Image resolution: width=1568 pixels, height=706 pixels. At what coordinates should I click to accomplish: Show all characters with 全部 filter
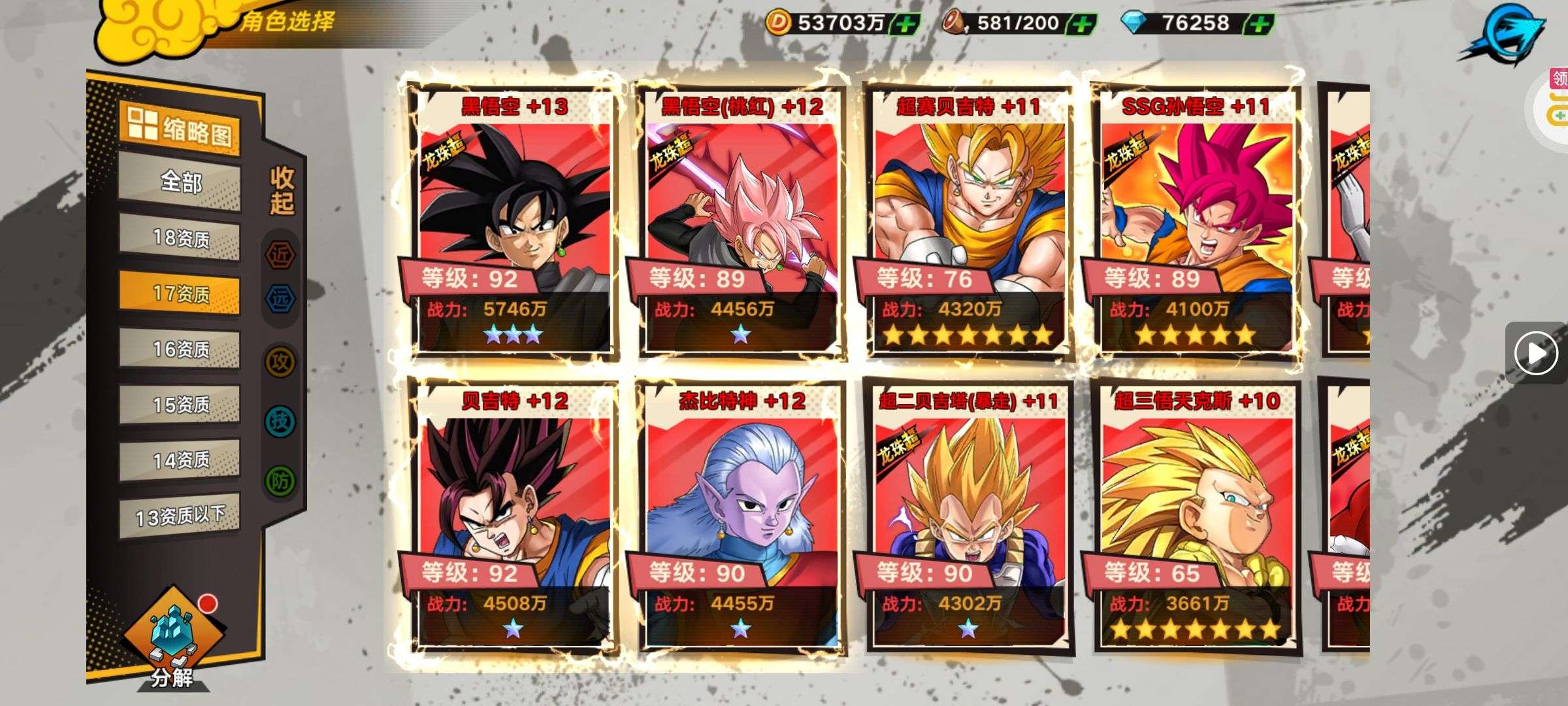tap(180, 182)
